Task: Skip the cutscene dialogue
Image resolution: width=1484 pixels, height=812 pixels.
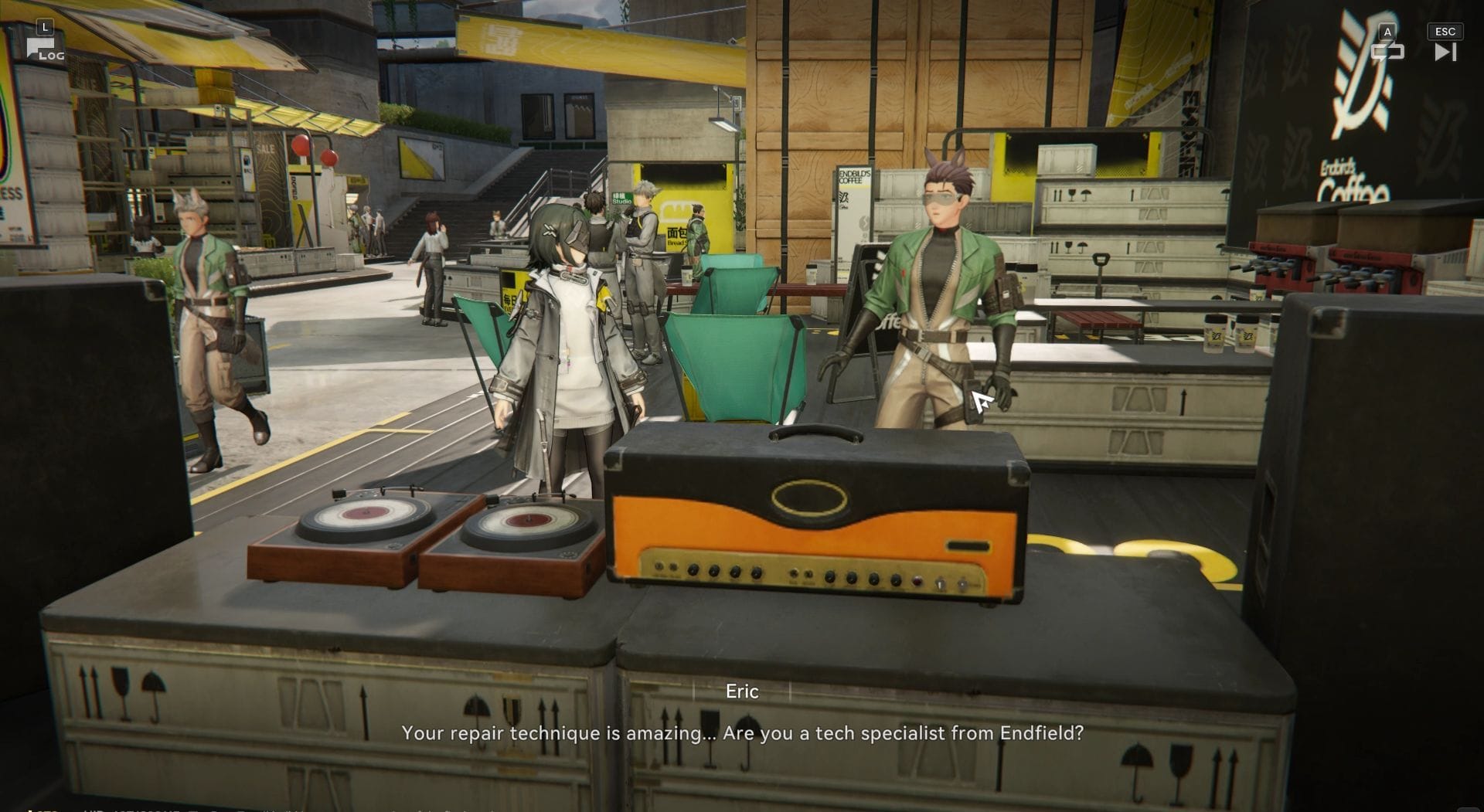Action: [1445, 51]
